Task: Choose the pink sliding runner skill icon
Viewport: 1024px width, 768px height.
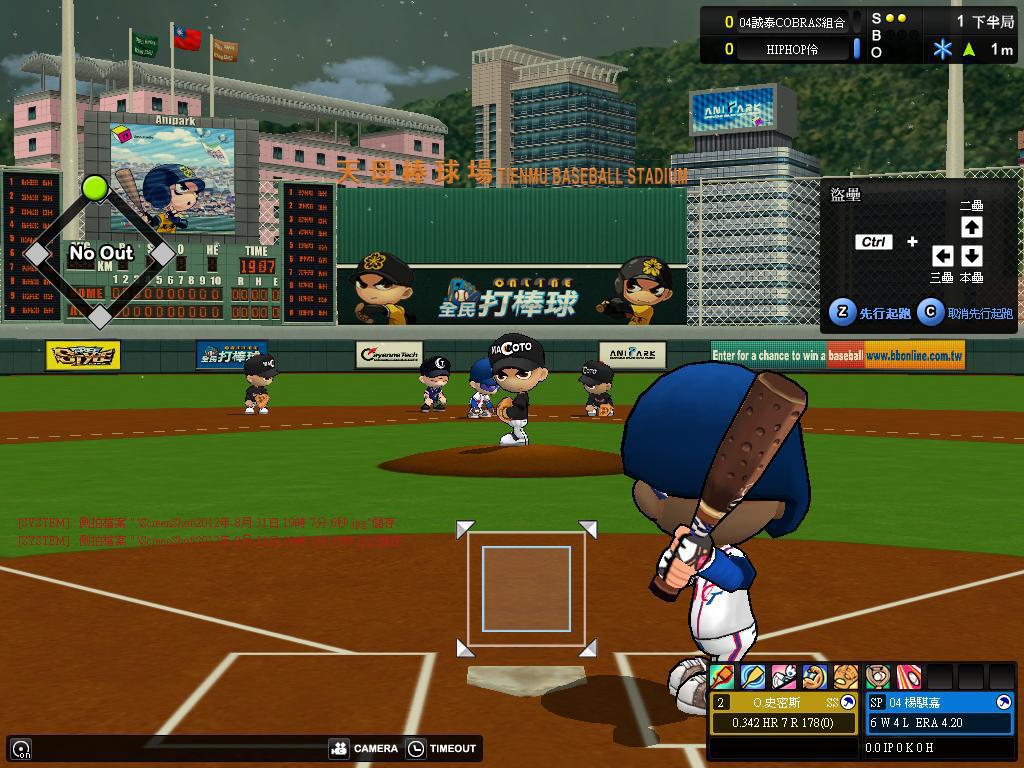Action: (784, 677)
